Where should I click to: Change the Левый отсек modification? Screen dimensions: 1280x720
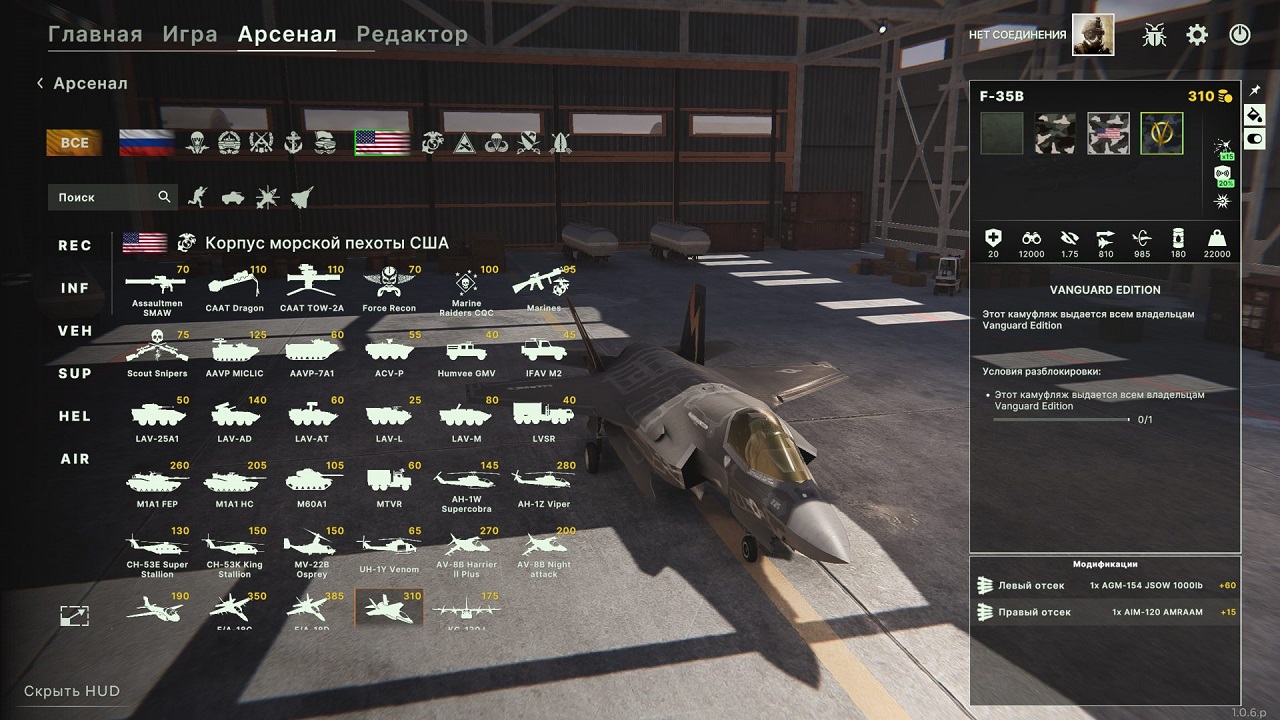tap(1105, 585)
